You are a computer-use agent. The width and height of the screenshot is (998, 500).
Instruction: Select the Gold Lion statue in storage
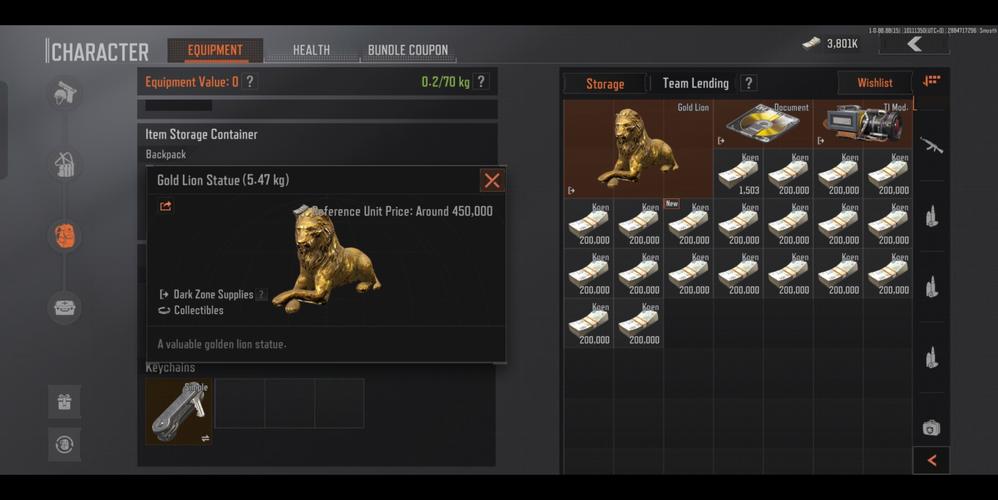tap(637, 148)
